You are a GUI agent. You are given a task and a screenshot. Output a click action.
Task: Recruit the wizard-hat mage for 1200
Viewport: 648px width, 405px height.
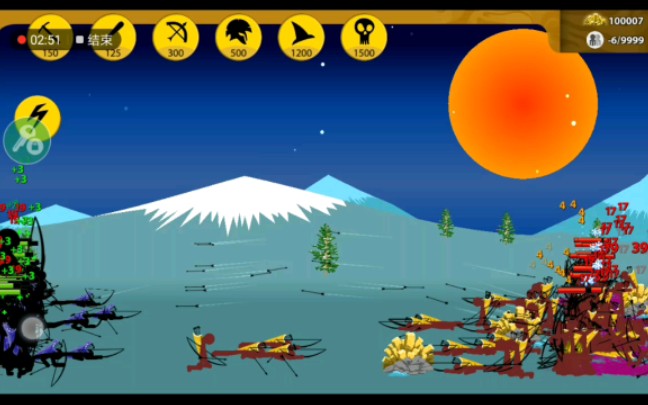click(301, 37)
